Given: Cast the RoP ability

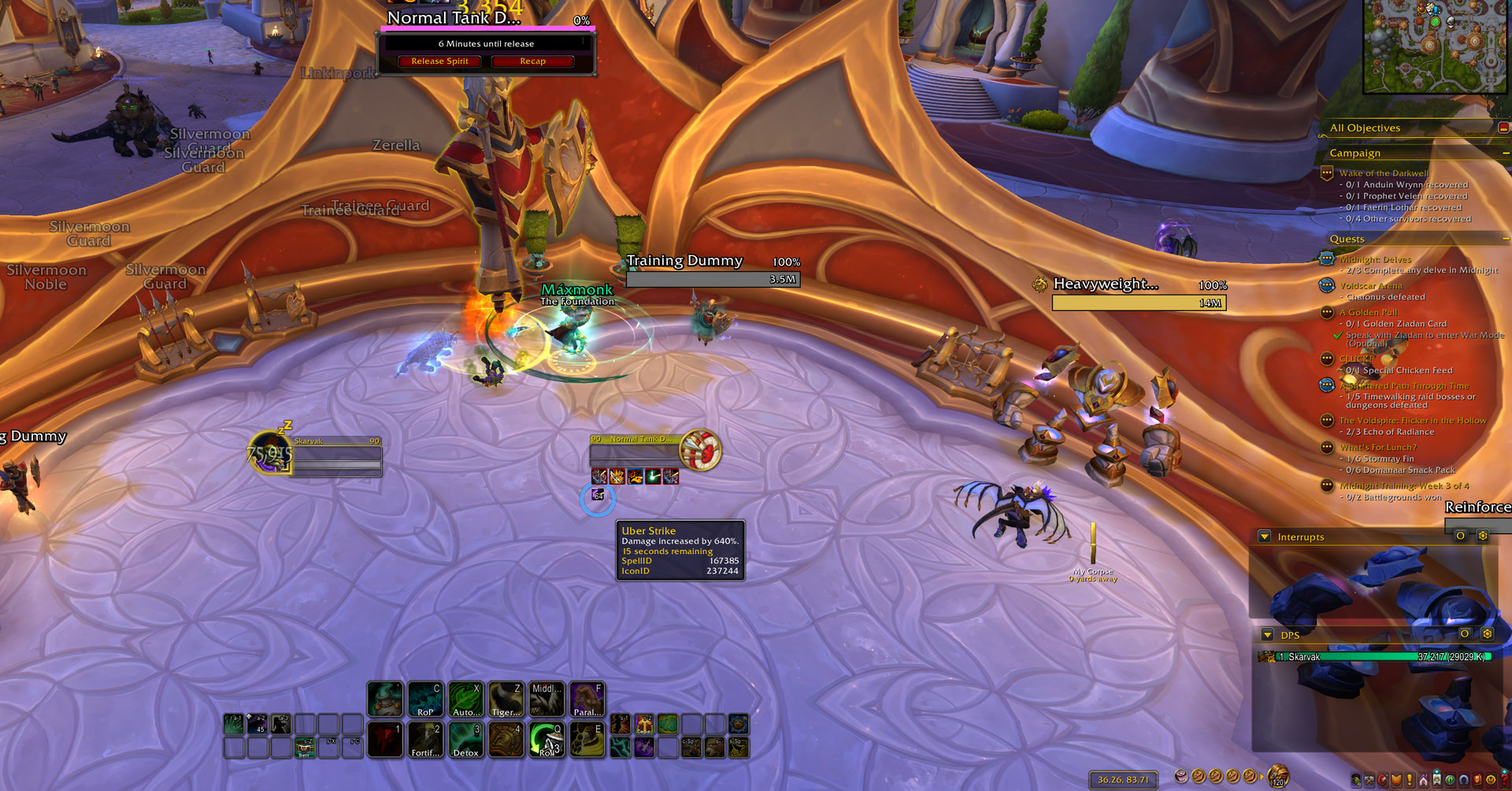Looking at the screenshot, I should click(425, 700).
